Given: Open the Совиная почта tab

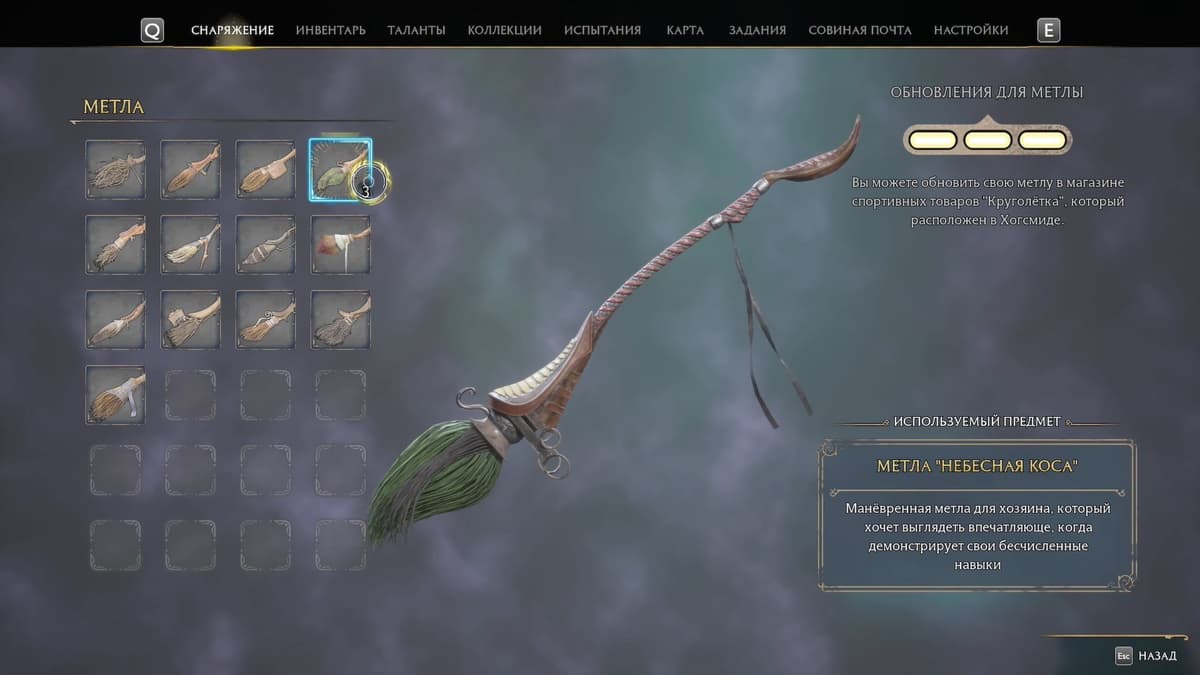Looking at the screenshot, I should [859, 30].
